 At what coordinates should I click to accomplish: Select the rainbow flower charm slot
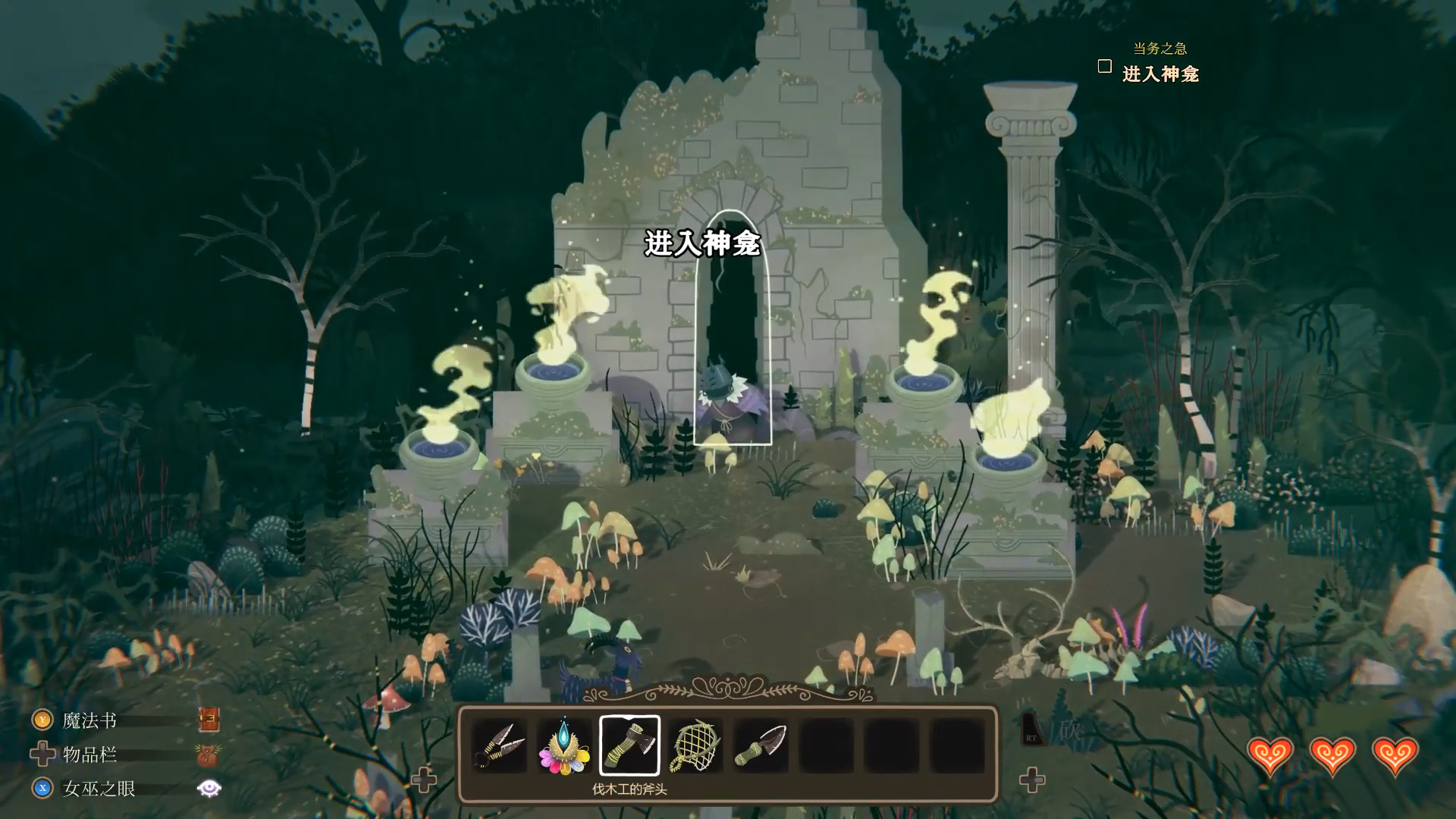(x=564, y=746)
